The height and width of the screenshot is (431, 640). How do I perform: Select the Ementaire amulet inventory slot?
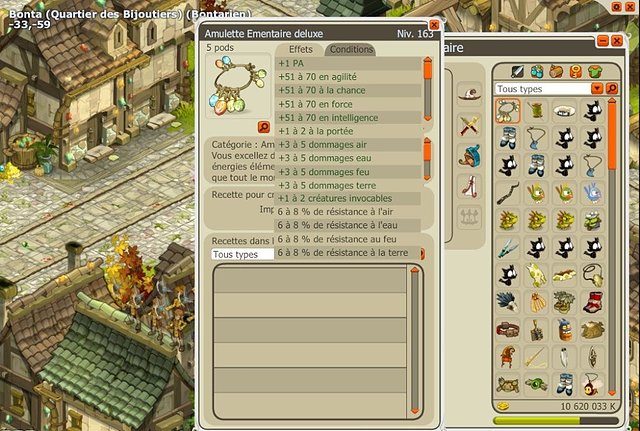click(x=510, y=111)
